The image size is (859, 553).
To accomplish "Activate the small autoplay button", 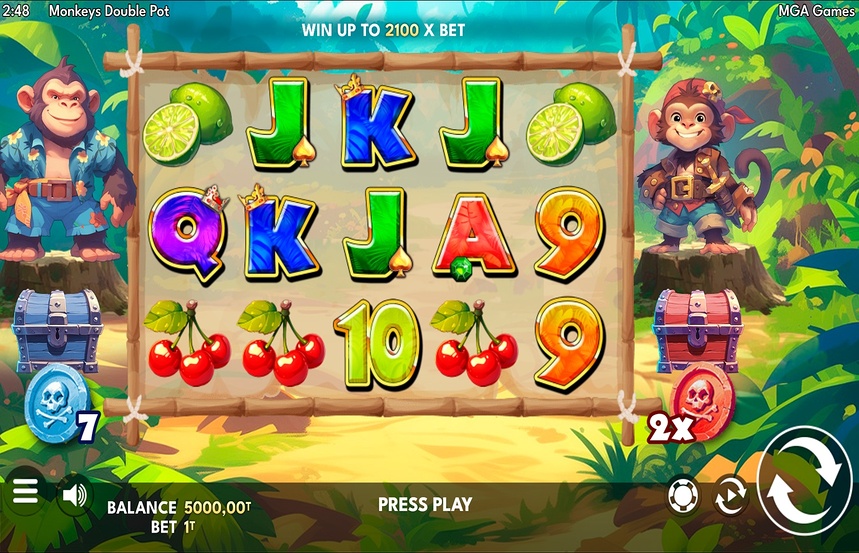I will 731,496.
